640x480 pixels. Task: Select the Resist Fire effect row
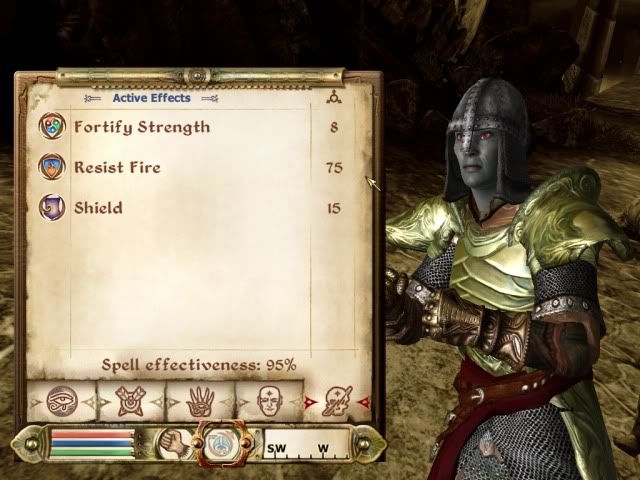117,167
